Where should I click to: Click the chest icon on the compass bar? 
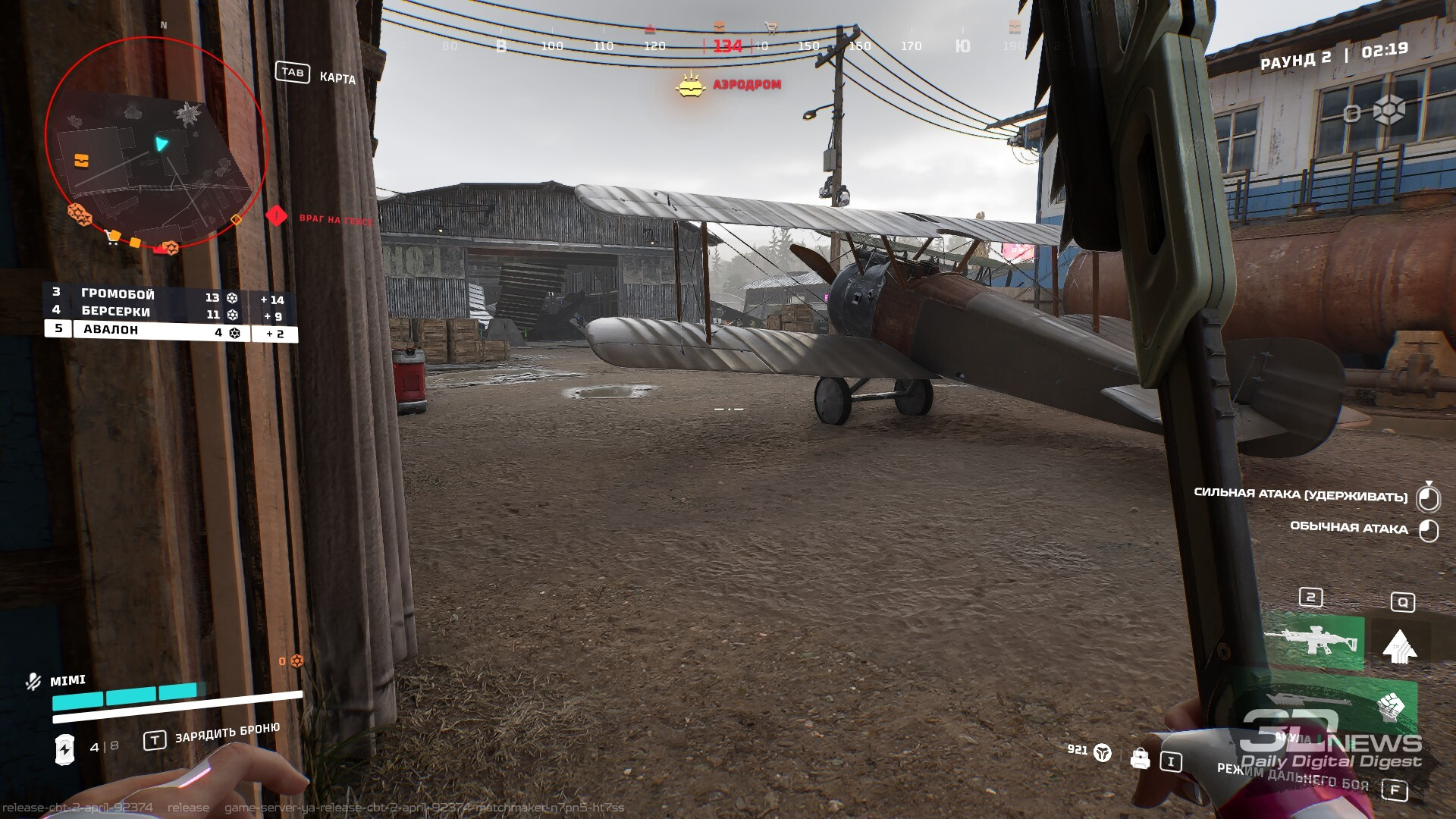719,28
